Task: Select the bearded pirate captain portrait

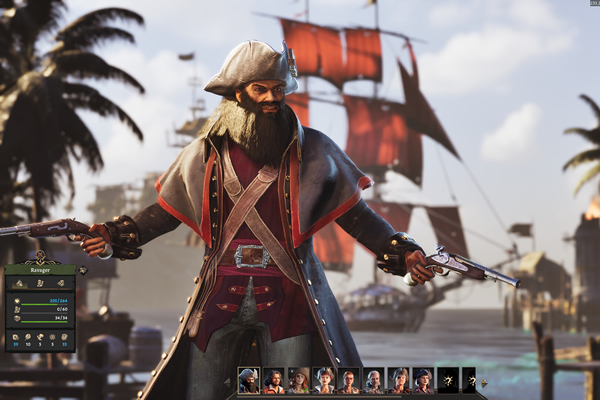Action: pos(249,381)
